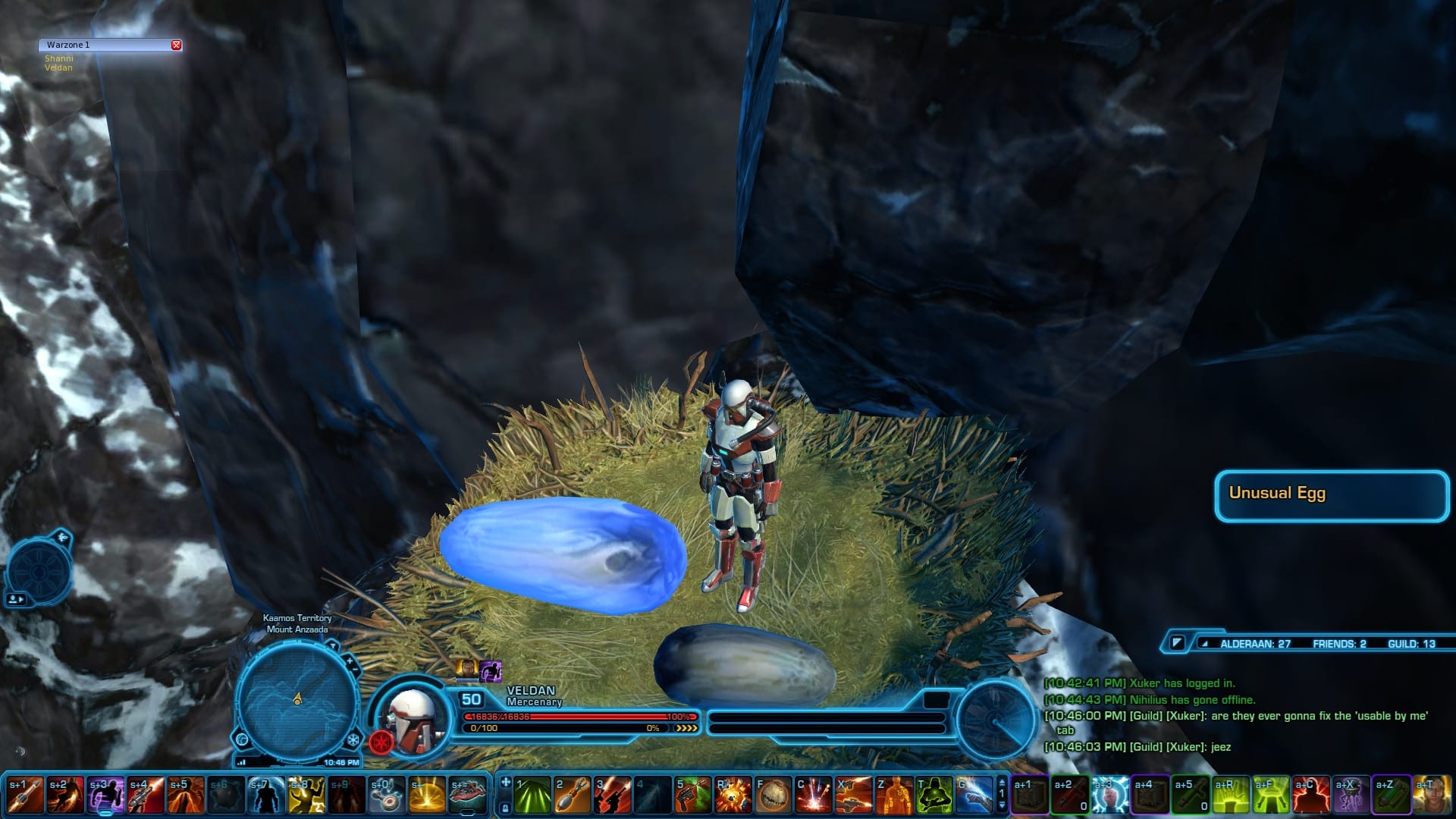Screen dimensions: 1456x819
Task: Select Shanni in the Warzone 1 list
Action: pyautogui.click(x=58, y=58)
